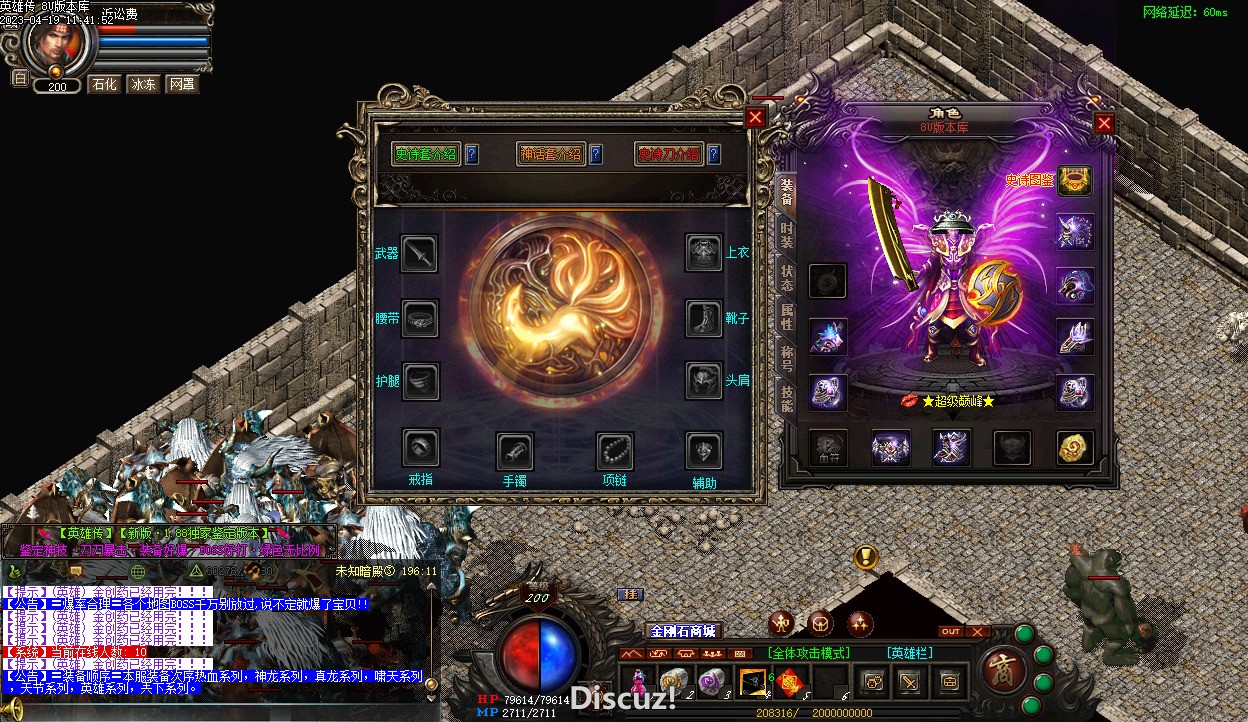Image resolution: width=1248 pixels, height=722 pixels.
Task: Close the equipment forging window
Action: [755, 117]
